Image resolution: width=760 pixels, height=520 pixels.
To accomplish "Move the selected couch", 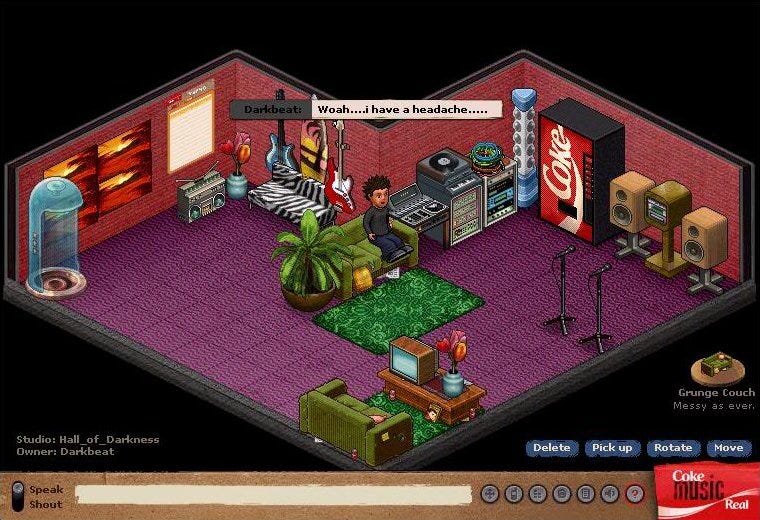I will tap(728, 448).
